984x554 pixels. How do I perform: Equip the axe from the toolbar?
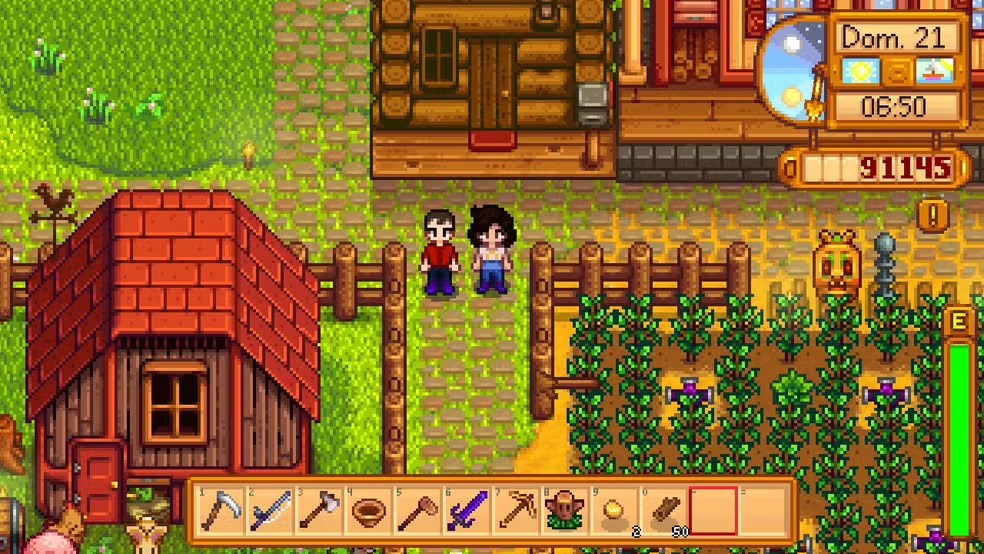click(319, 511)
